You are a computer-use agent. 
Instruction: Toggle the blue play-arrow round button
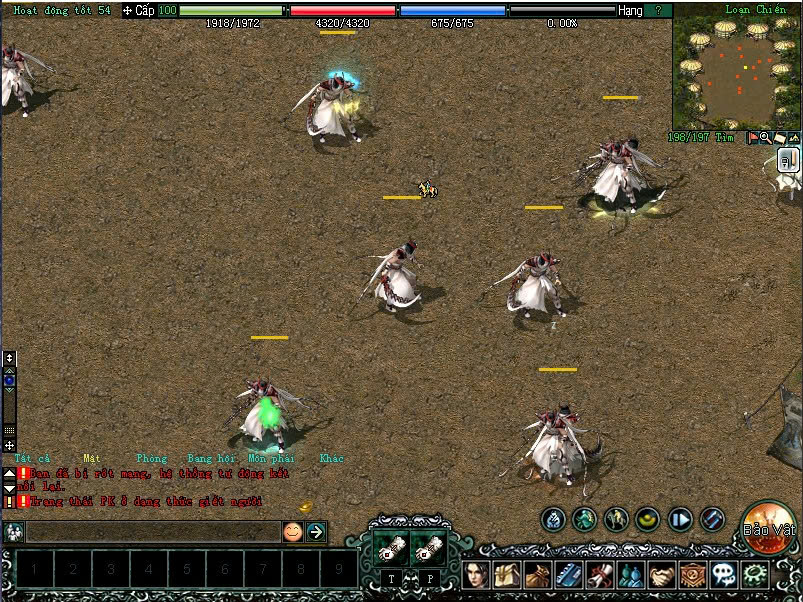tap(680, 519)
